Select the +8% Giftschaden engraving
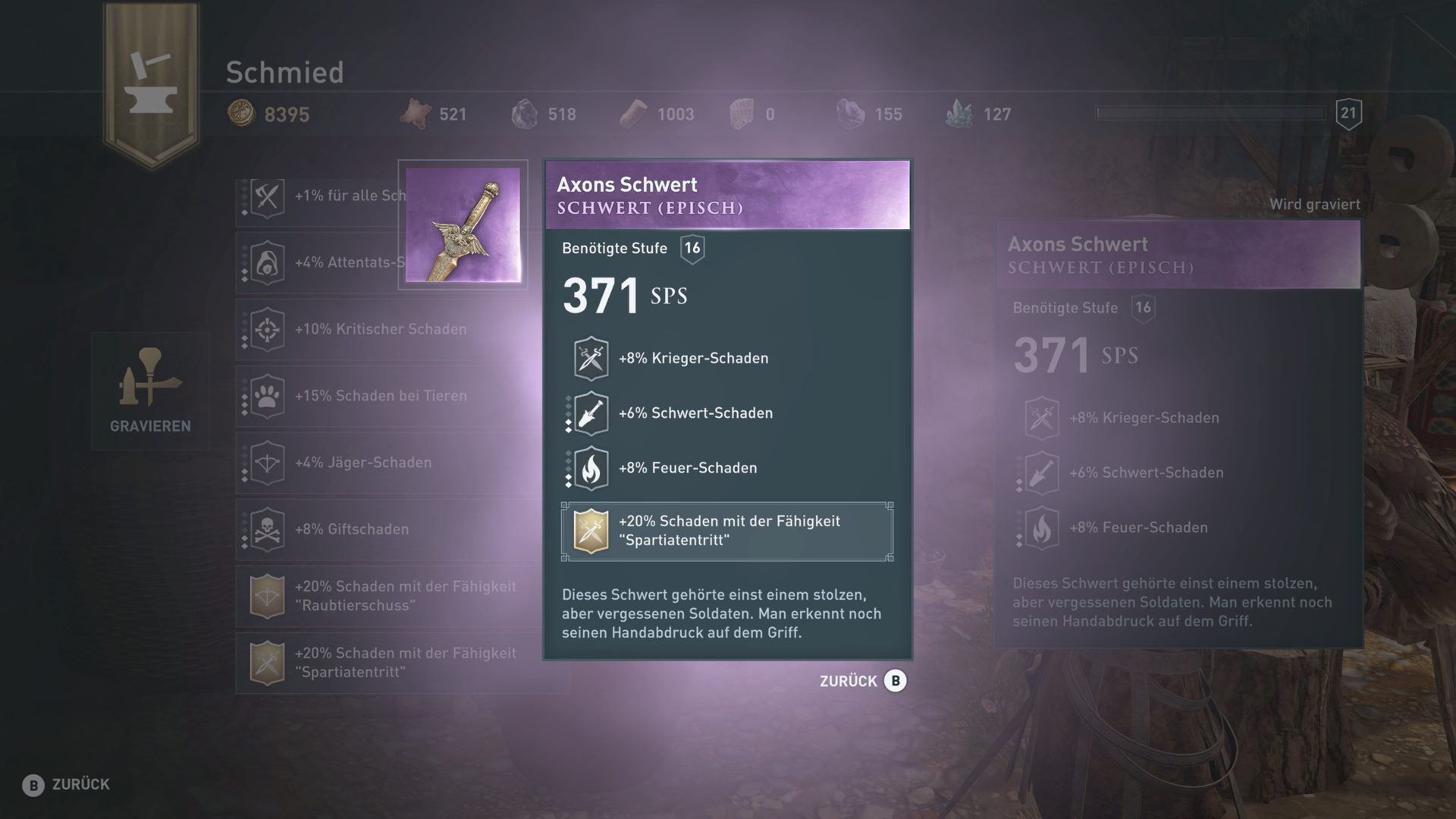Image resolution: width=1456 pixels, height=819 pixels. [351, 529]
